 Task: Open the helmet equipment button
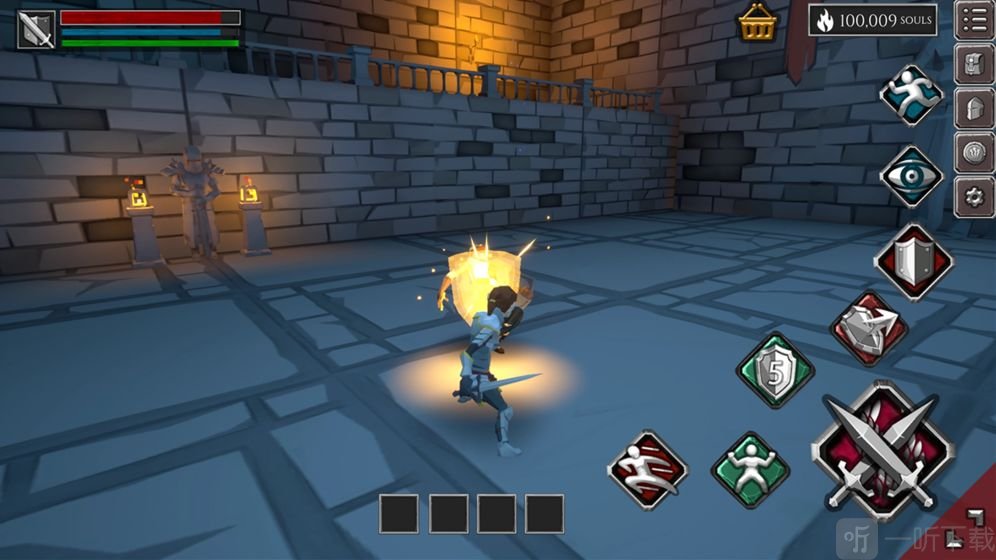click(x=974, y=109)
